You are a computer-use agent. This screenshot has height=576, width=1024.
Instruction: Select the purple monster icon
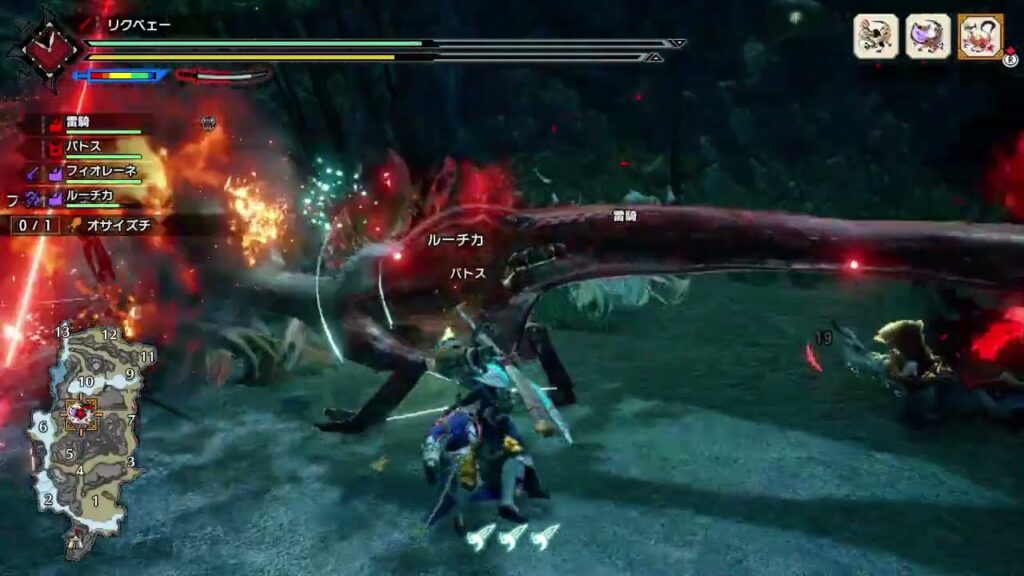[927, 37]
